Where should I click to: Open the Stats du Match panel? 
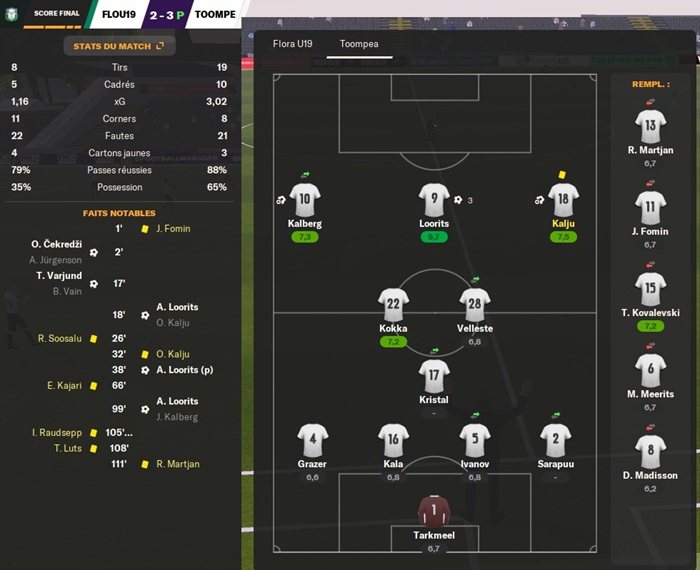tap(119, 46)
